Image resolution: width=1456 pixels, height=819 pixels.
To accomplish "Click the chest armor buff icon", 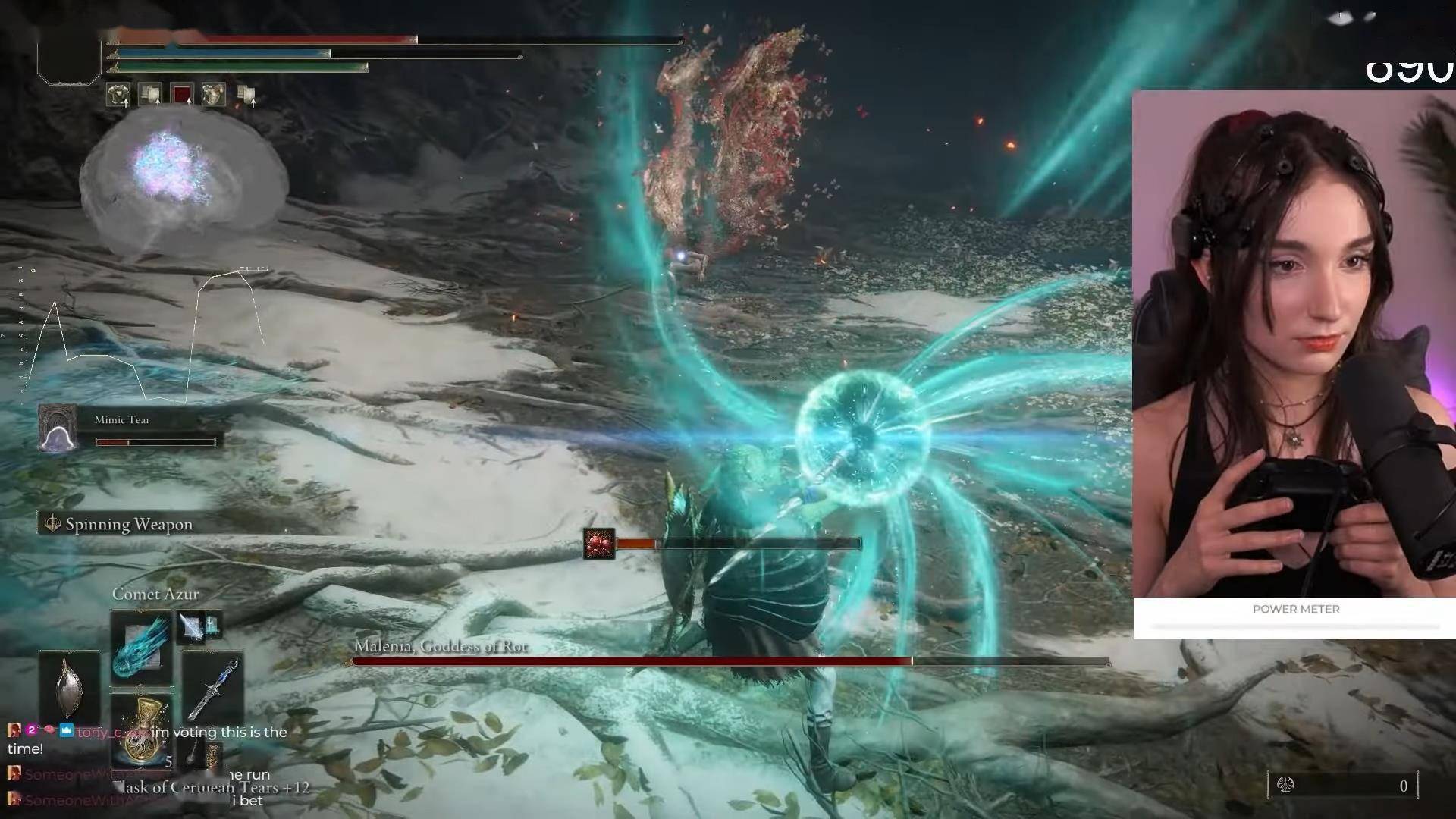I will pyautogui.click(x=213, y=95).
